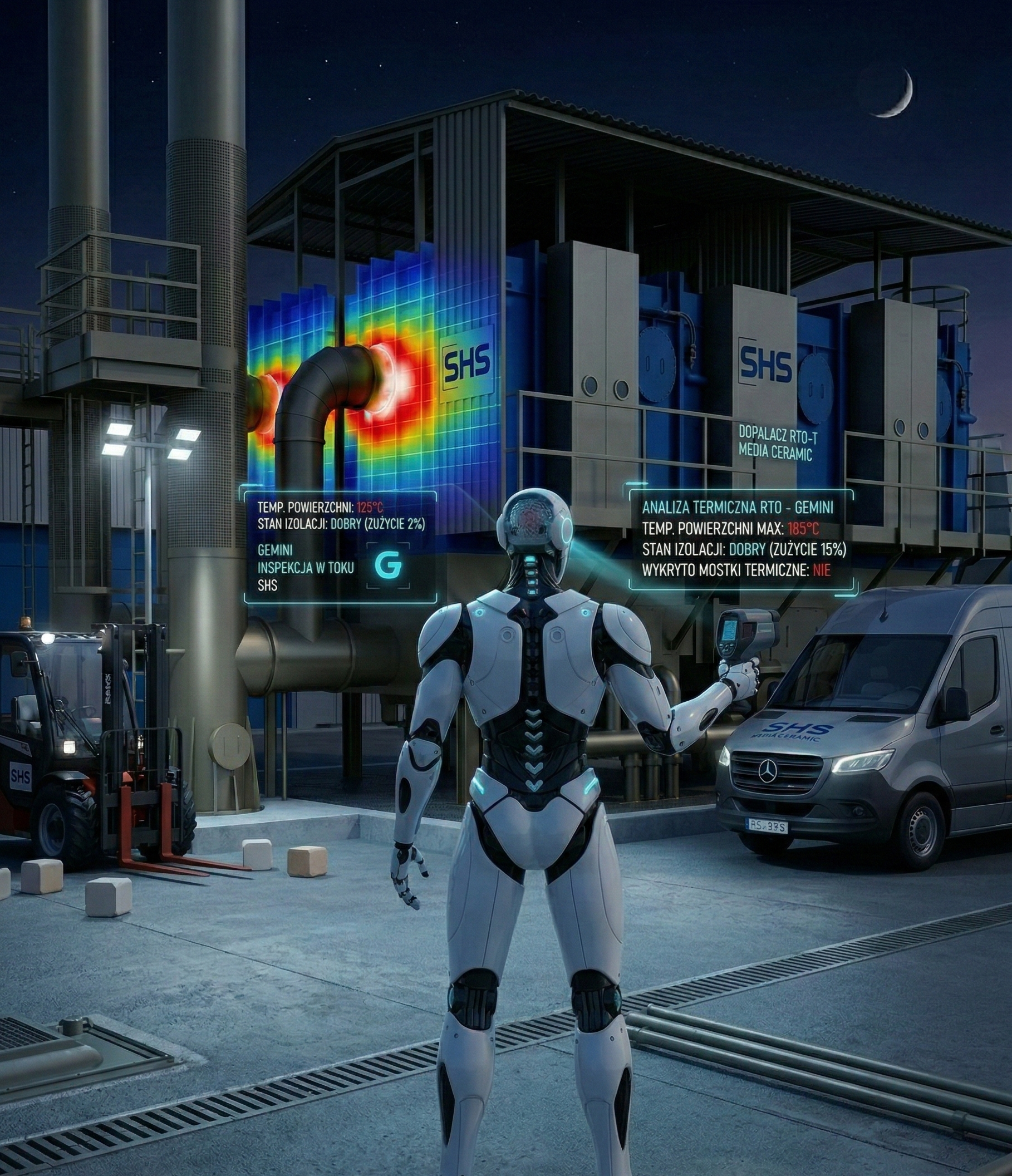The height and width of the screenshot is (1176, 1012).
Task: Click the Gemini G logo icon
Action: pyautogui.click(x=389, y=565)
